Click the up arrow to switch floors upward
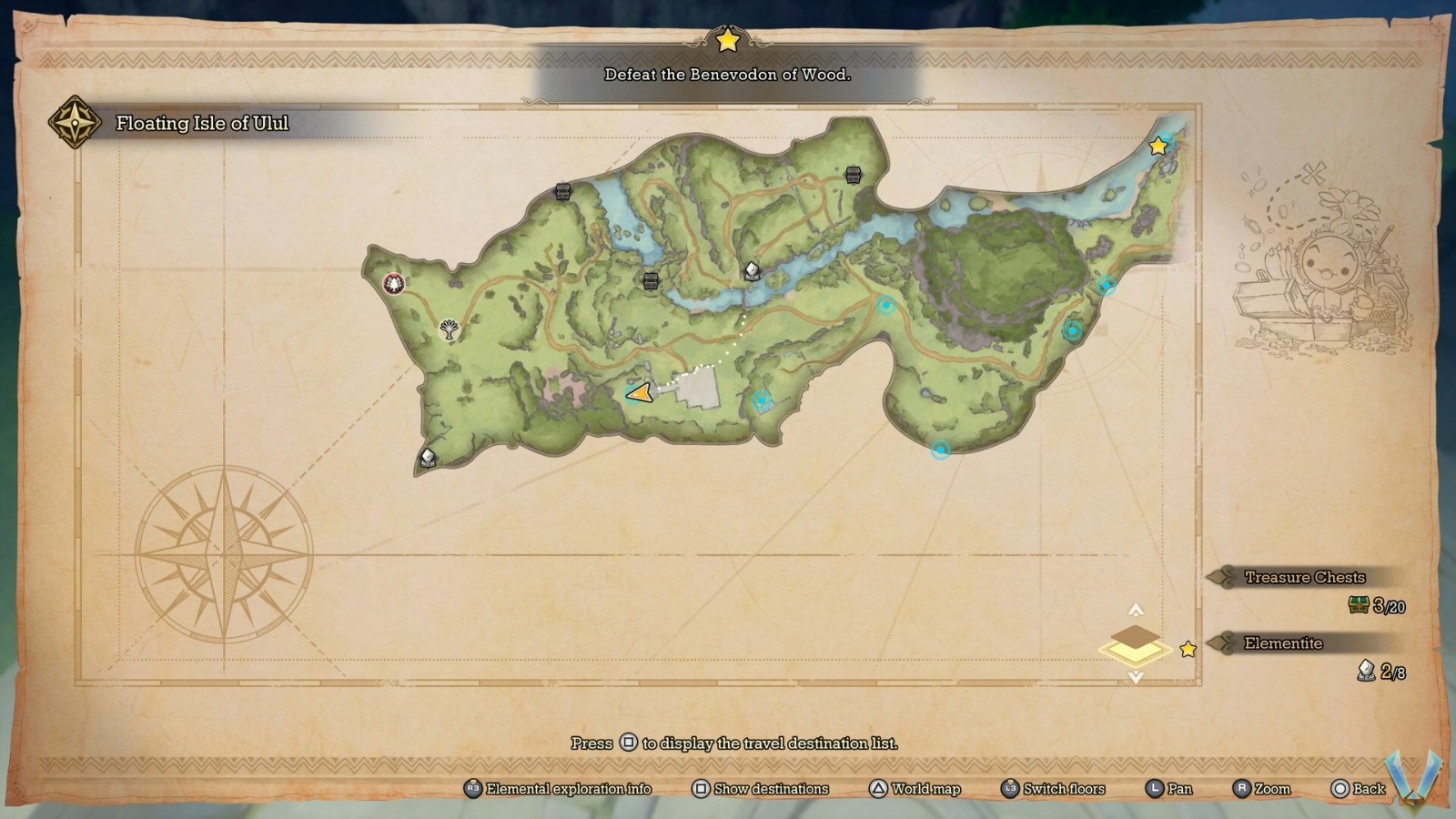Image resolution: width=1456 pixels, height=819 pixels. pos(1135,608)
